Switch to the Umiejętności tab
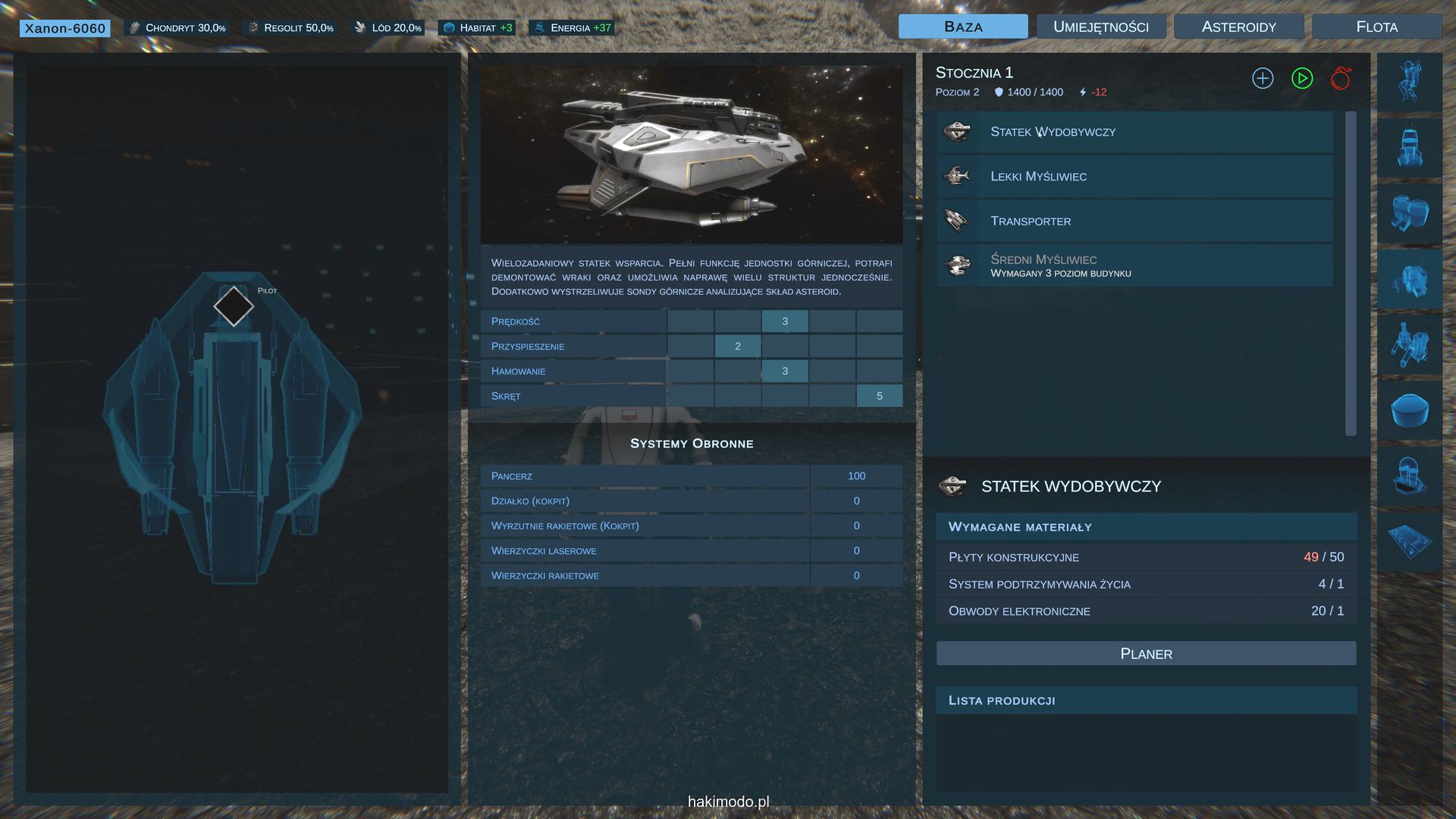 [x=1100, y=27]
